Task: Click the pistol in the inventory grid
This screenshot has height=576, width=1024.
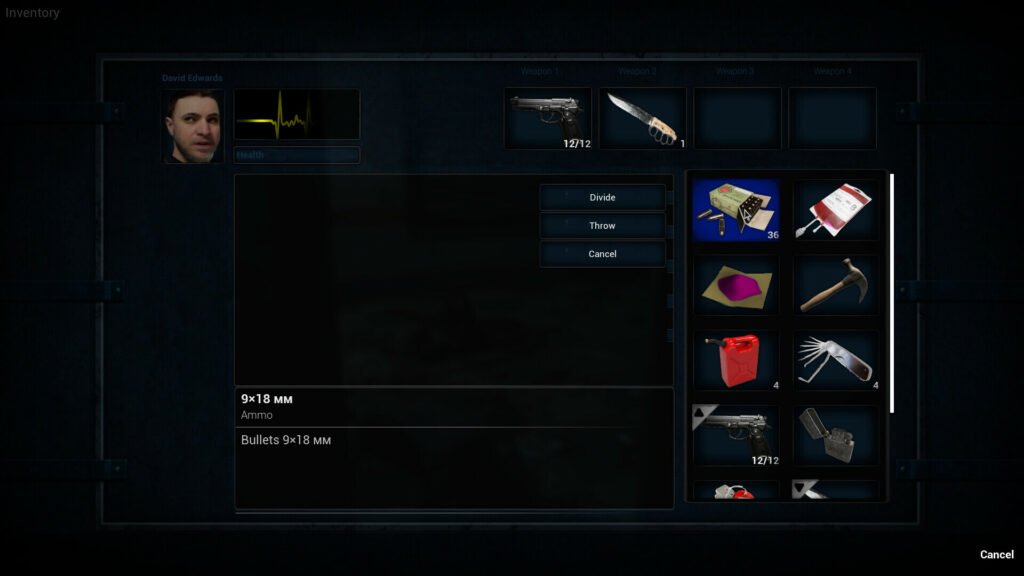Action: (x=735, y=435)
